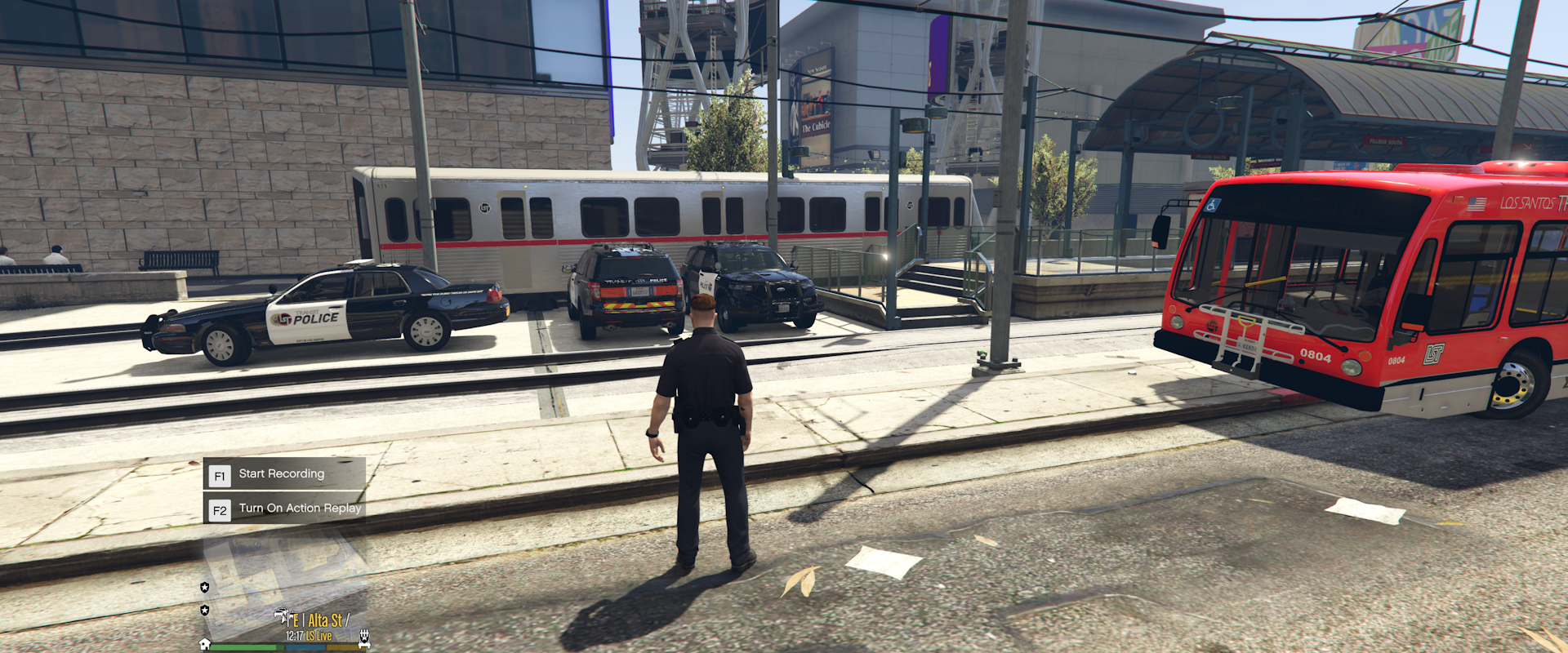Select the lower police badge blip
Viewport: 1568px width, 653px height.
205,610
